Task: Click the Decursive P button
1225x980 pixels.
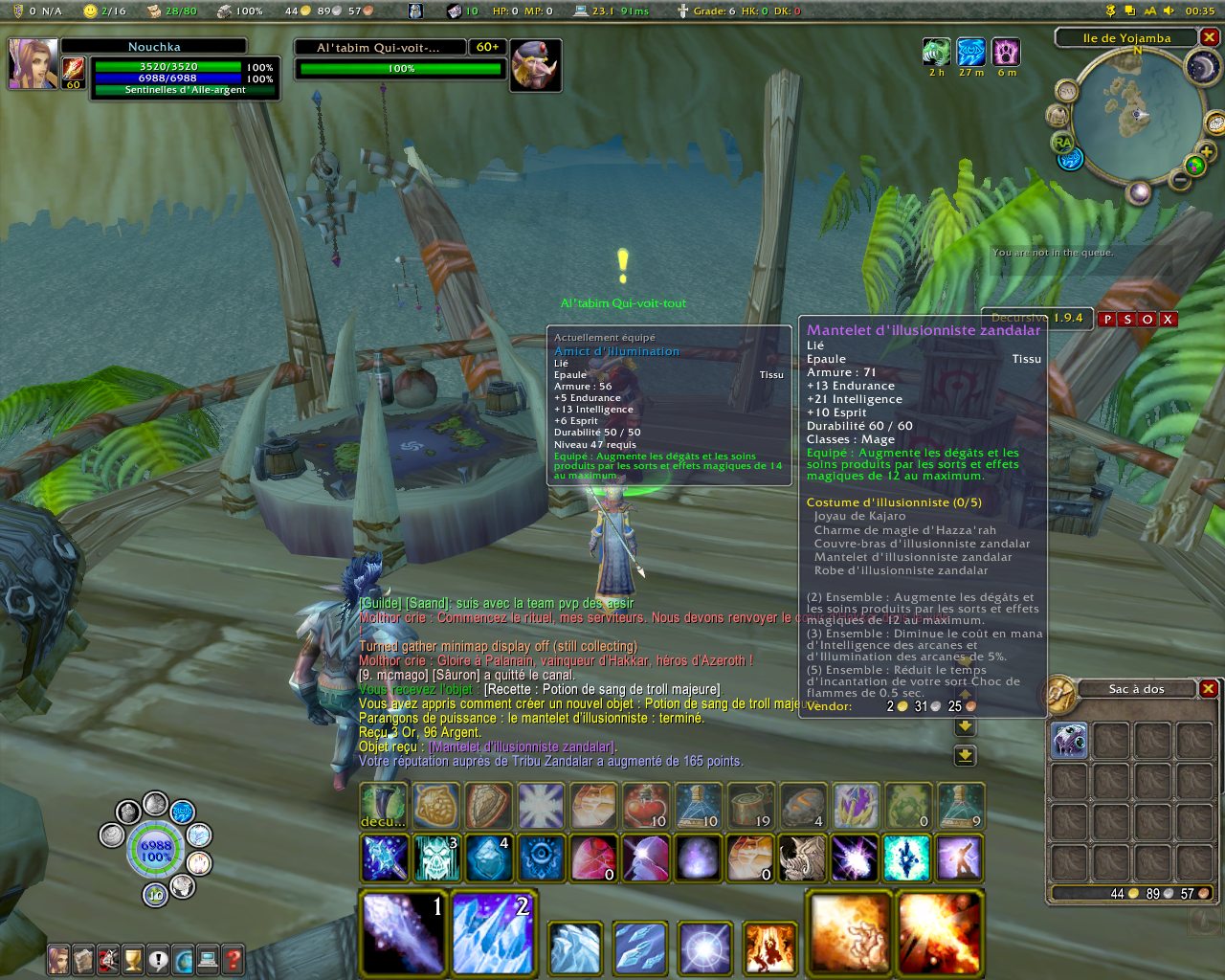Action: pos(1107,320)
